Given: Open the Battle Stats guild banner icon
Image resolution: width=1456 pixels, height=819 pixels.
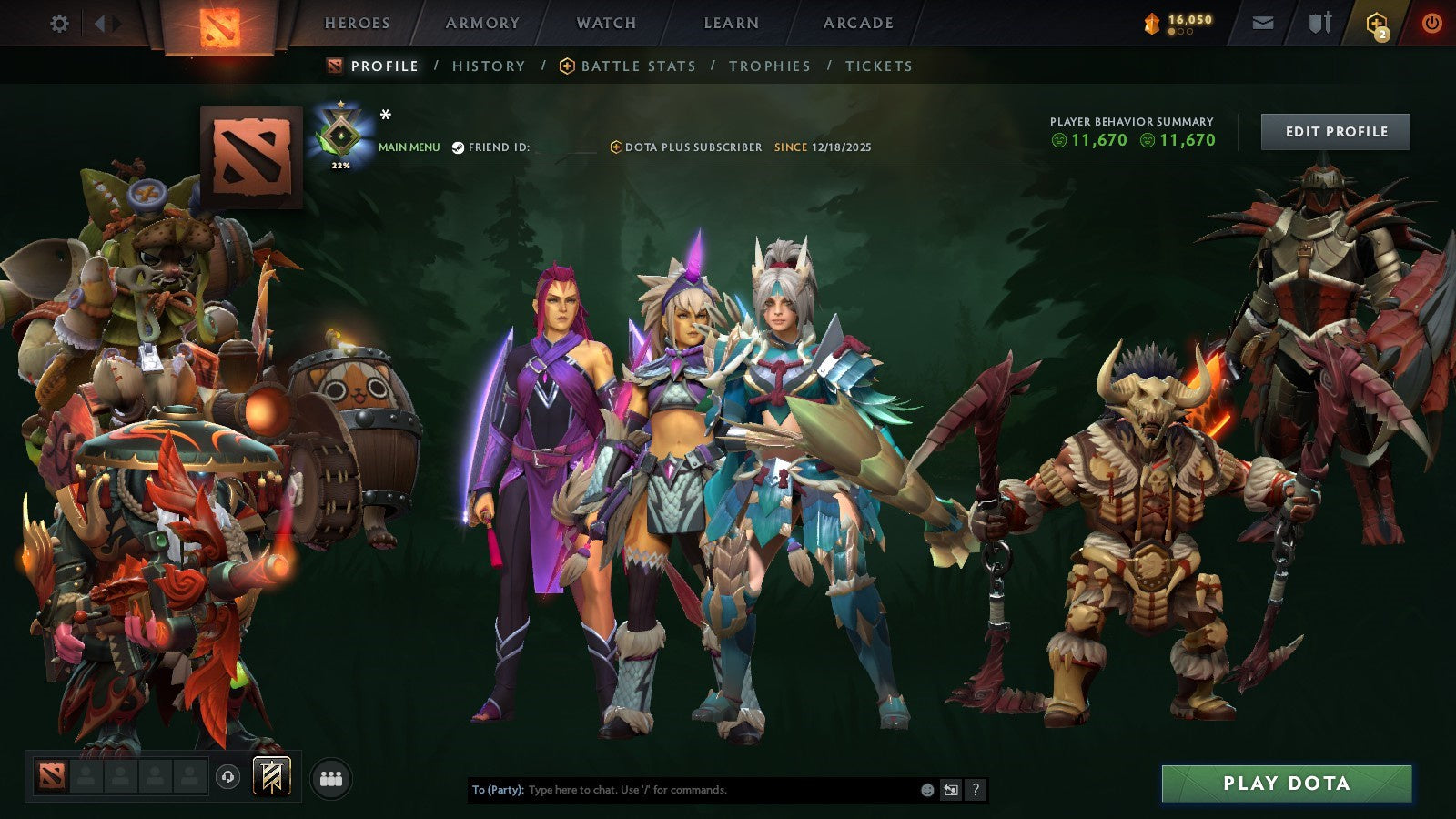Looking at the screenshot, I should pos(567,66).
